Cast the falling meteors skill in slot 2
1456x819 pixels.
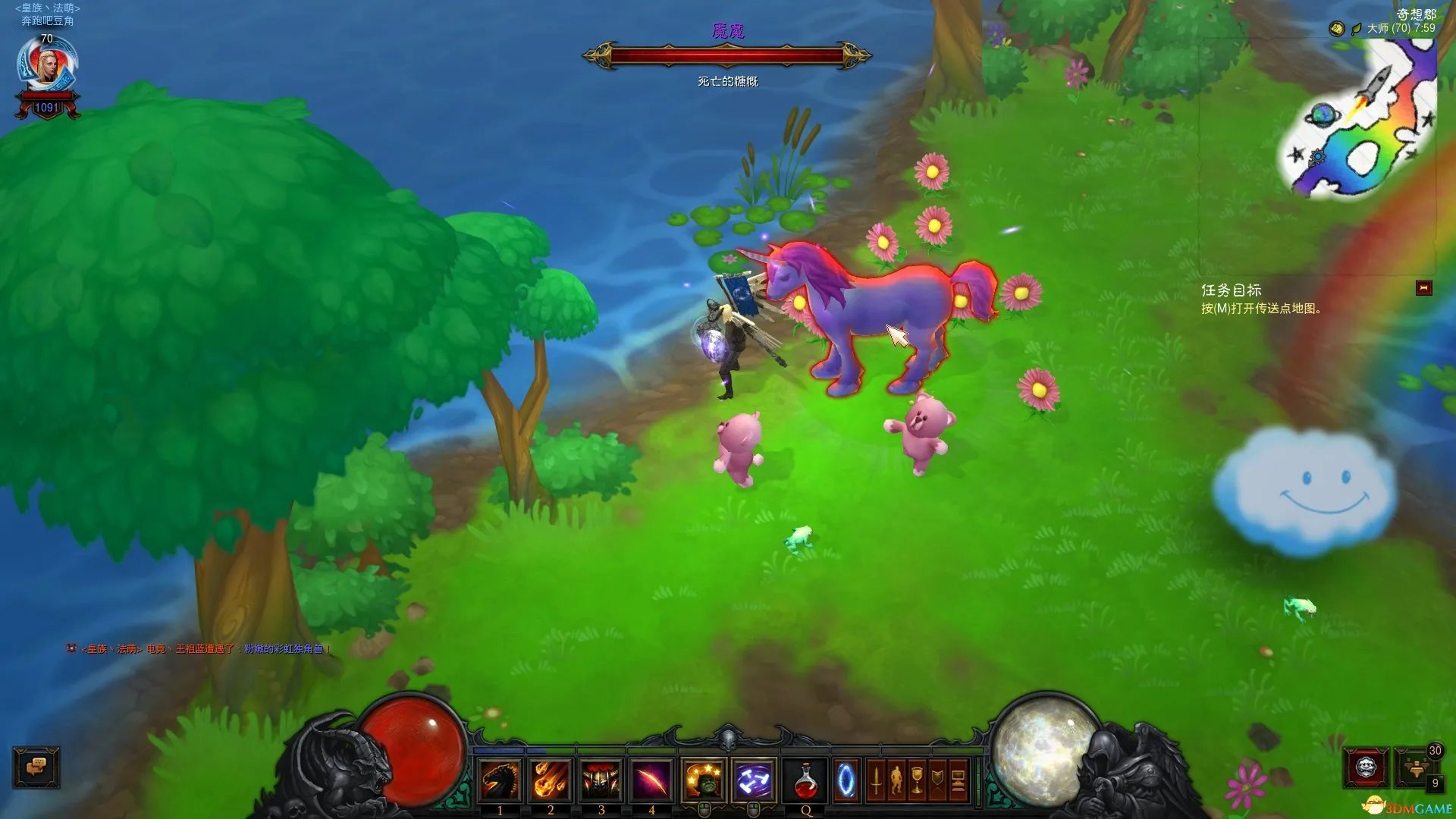(x=551, y=780)
